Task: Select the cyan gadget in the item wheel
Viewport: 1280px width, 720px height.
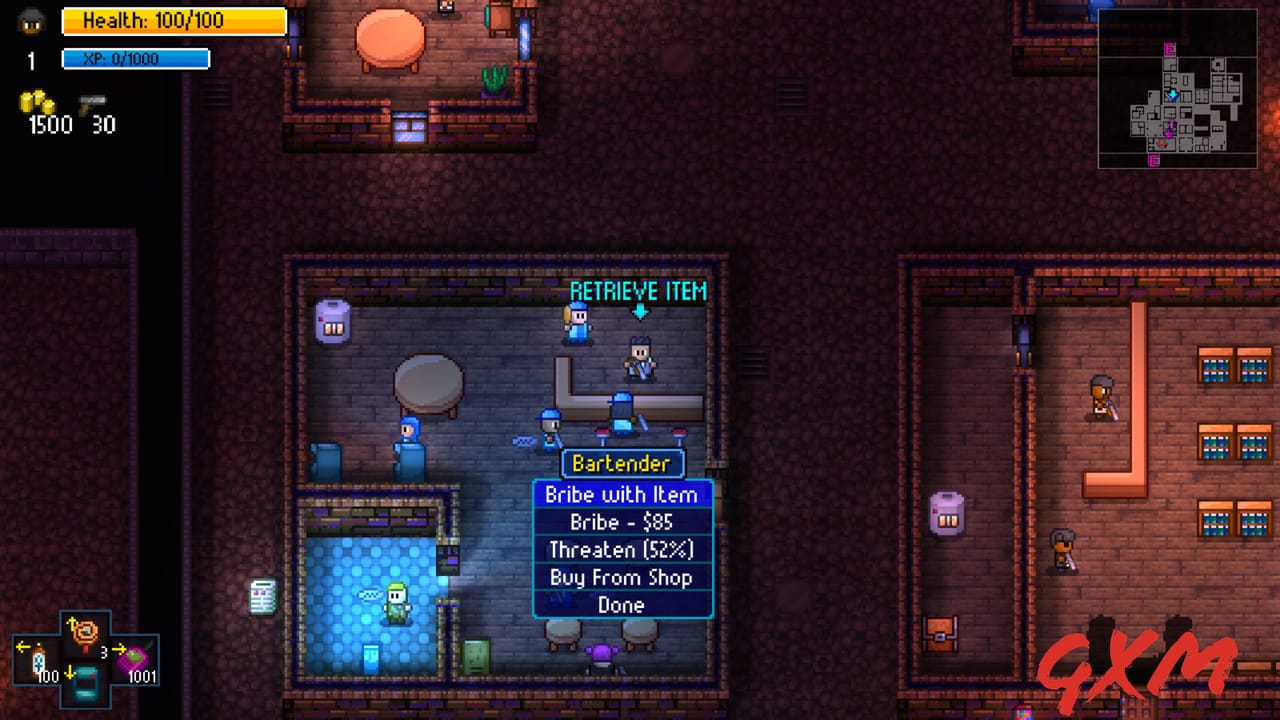Action: pos(87,685)
